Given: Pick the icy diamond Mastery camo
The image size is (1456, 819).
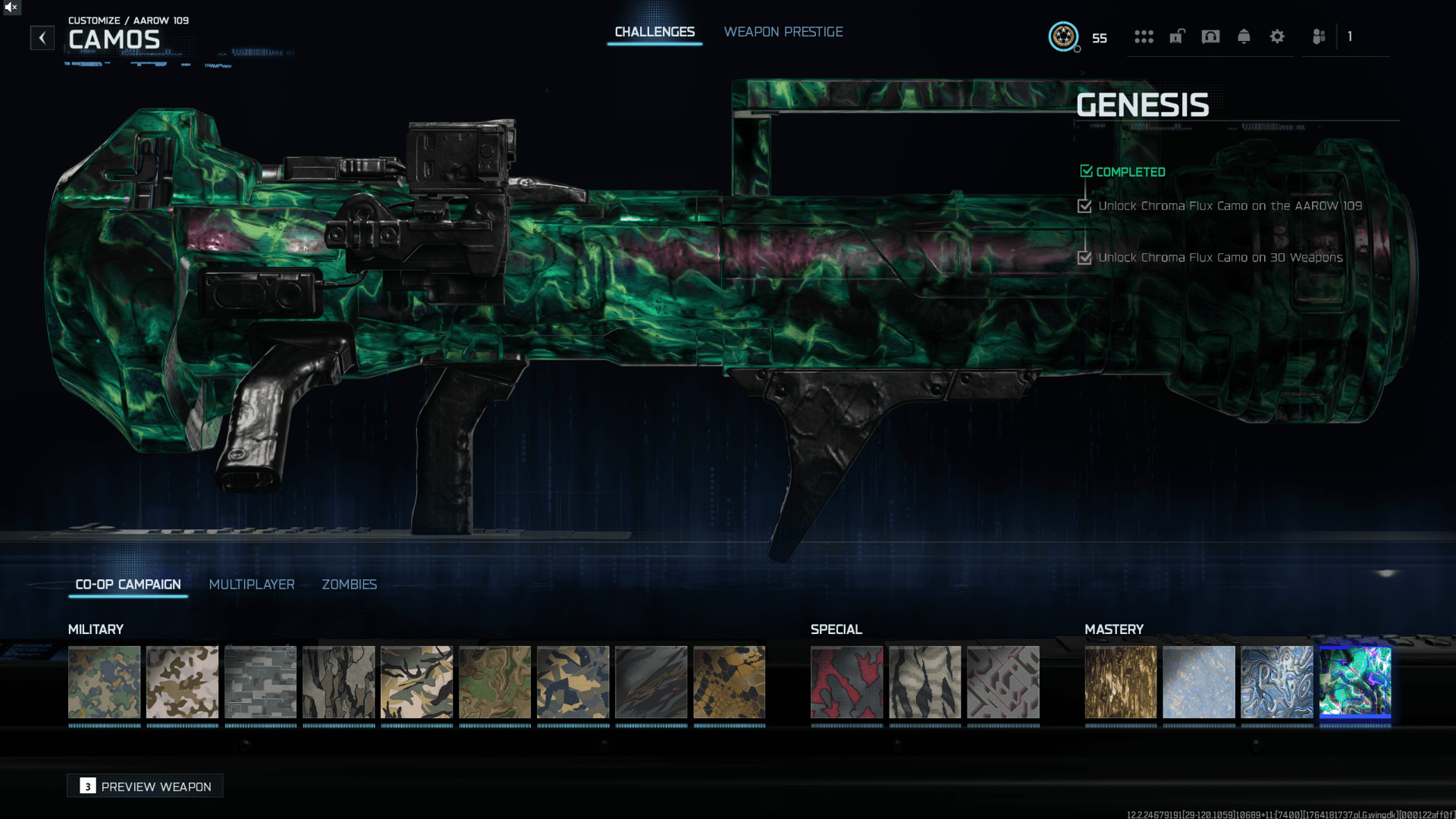Looking at the screenshot, I should [x=1198, y=682].
